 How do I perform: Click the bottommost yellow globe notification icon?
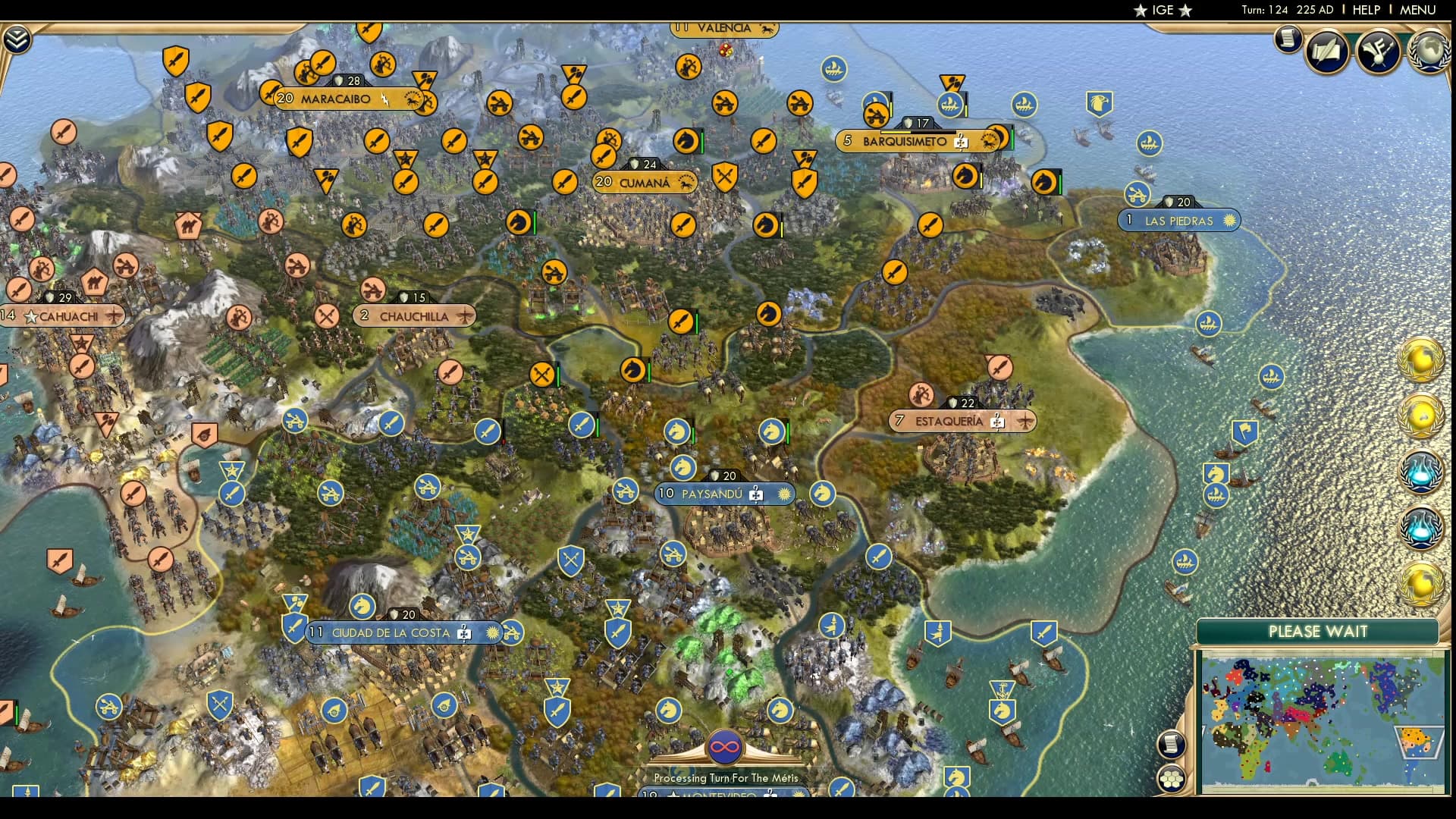point(1420,582)
